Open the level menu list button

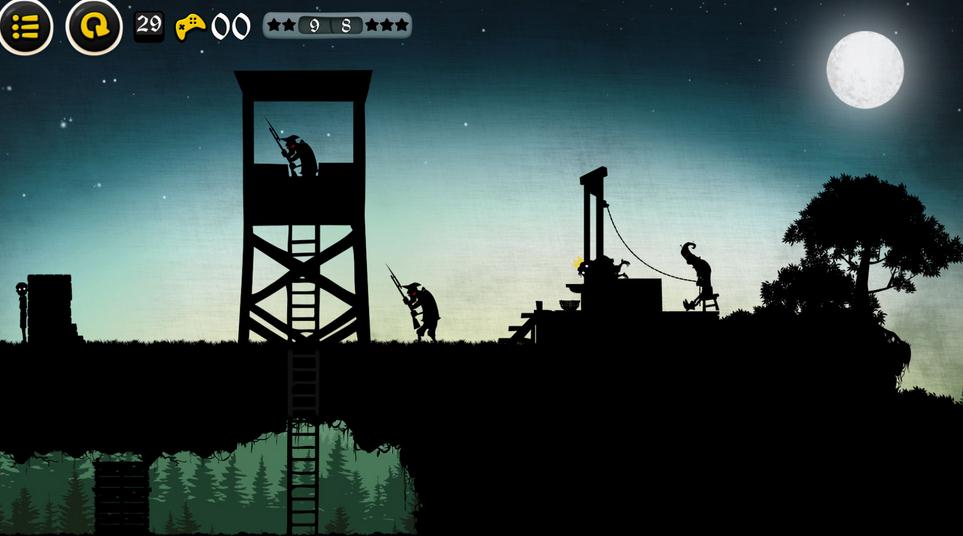pyautogui.click(x=25, y=26)
